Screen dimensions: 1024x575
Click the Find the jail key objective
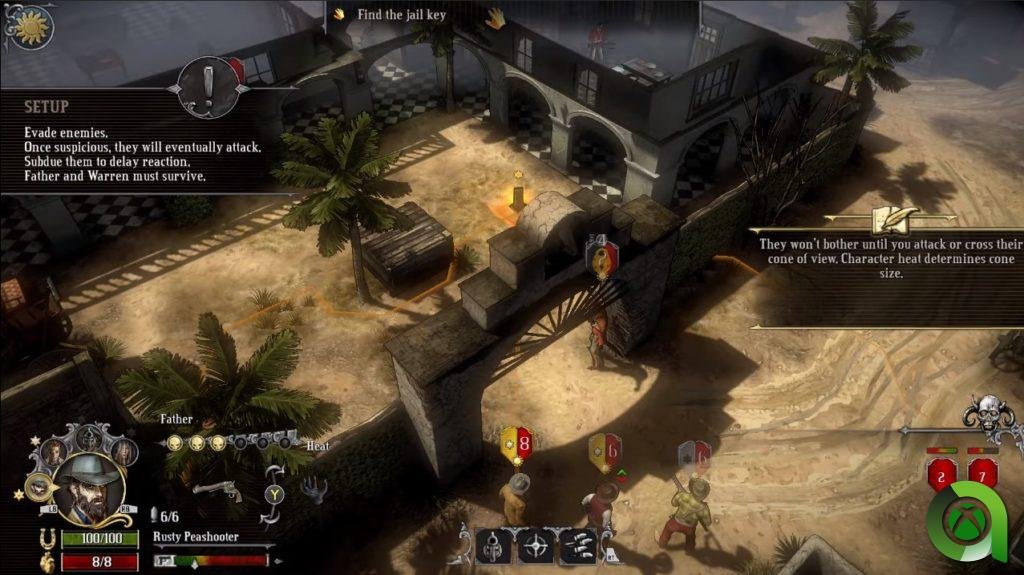click(401, 15)
